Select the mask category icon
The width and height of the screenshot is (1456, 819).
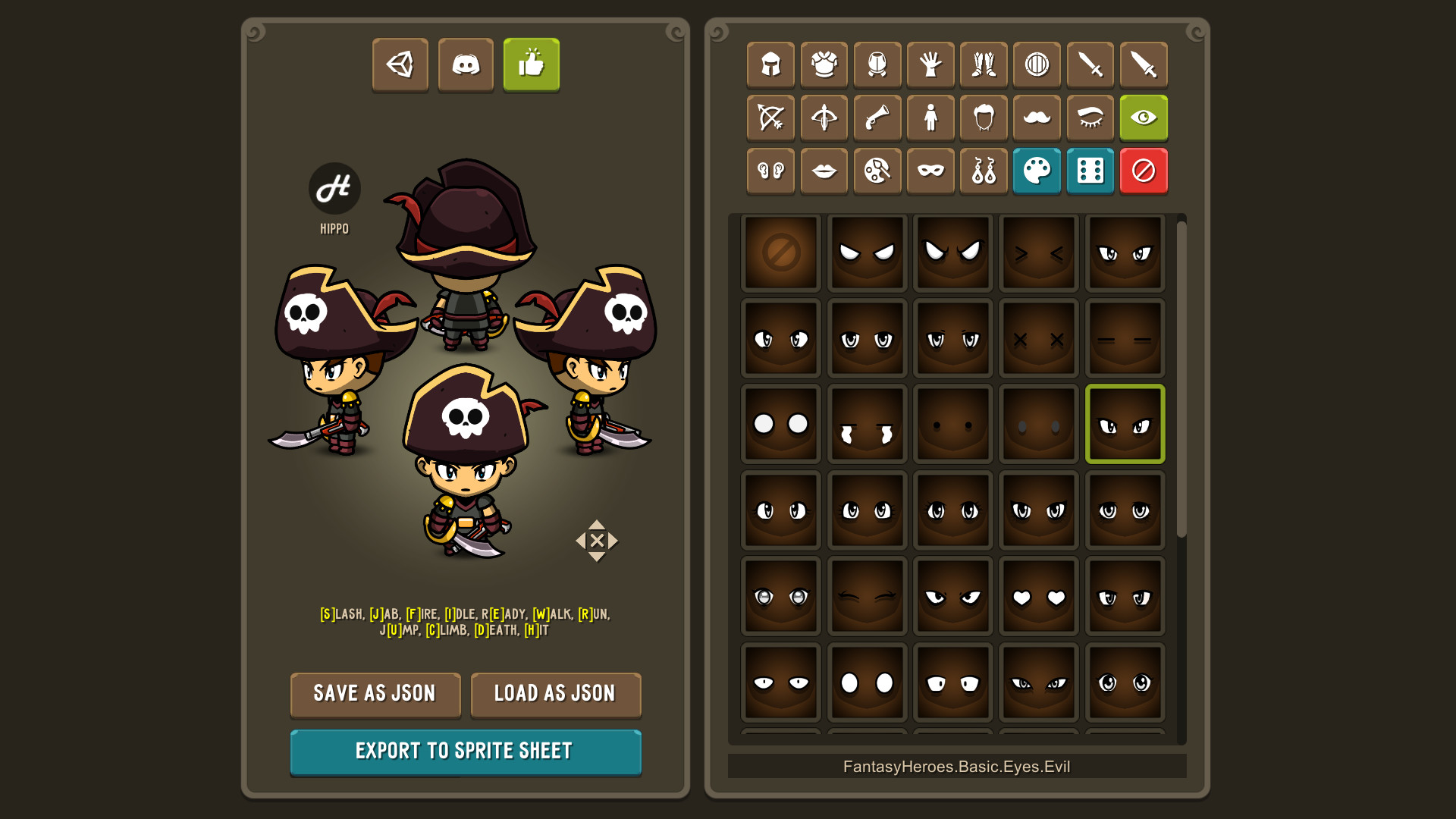tap(930, 171)
